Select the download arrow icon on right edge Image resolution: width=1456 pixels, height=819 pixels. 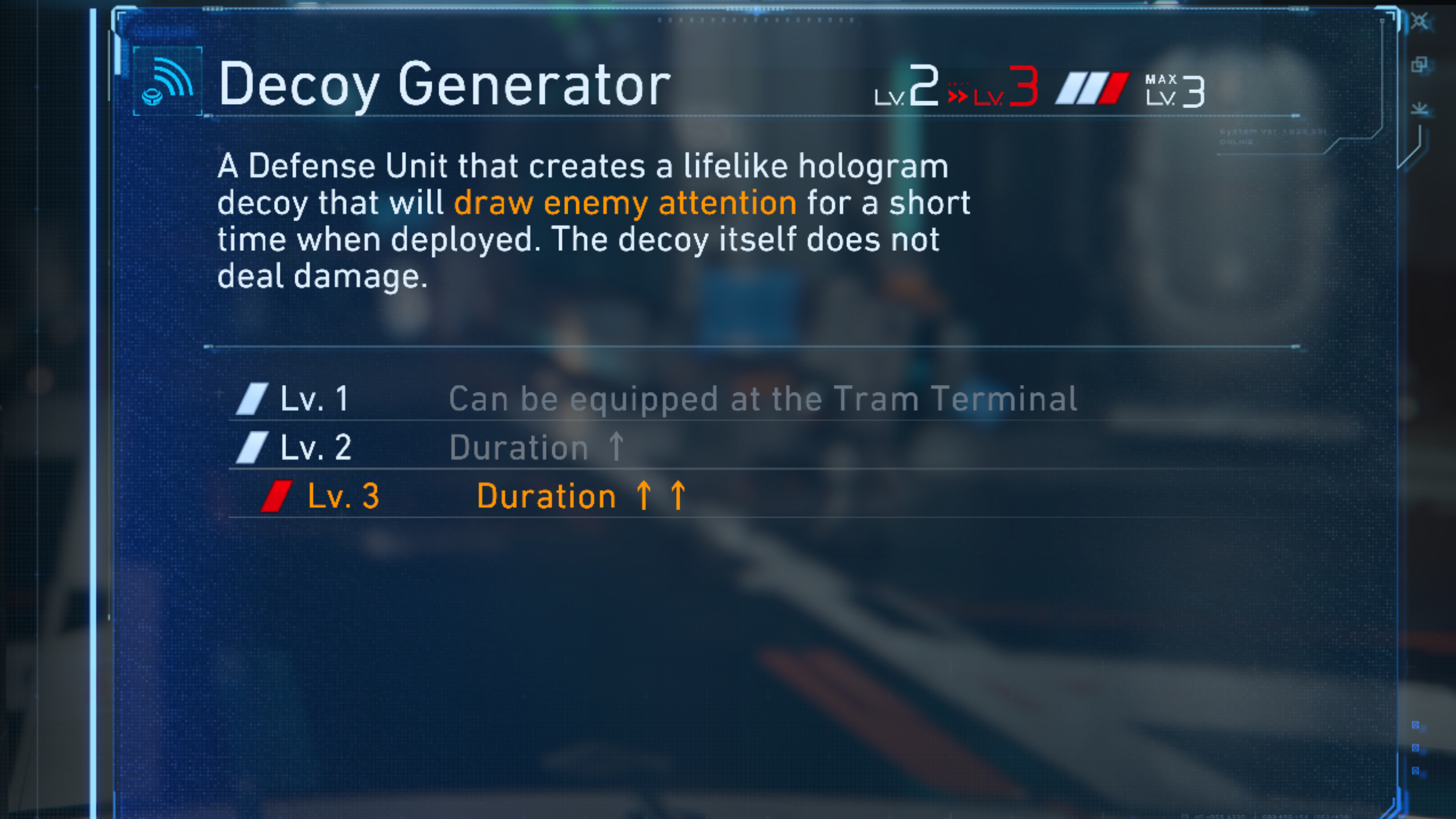(x=1420, y=108)
